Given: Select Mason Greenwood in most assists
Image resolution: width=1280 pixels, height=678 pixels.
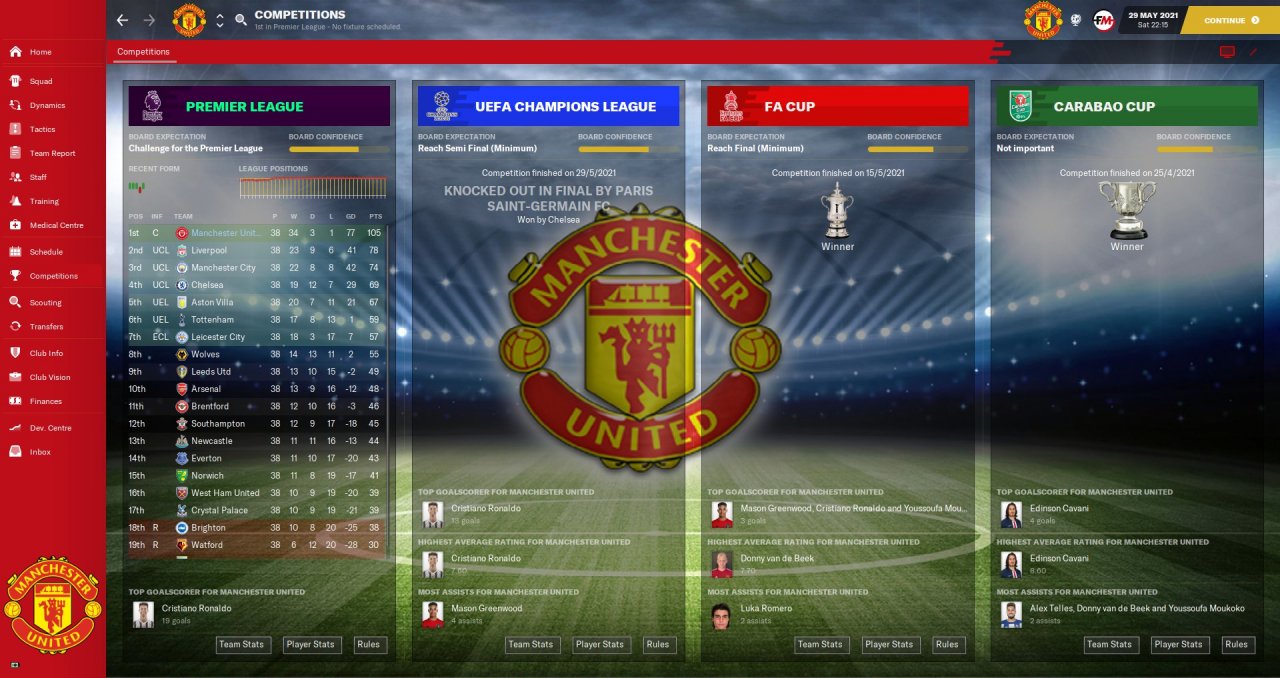Looking at the screenshot, I should [486, 608].
